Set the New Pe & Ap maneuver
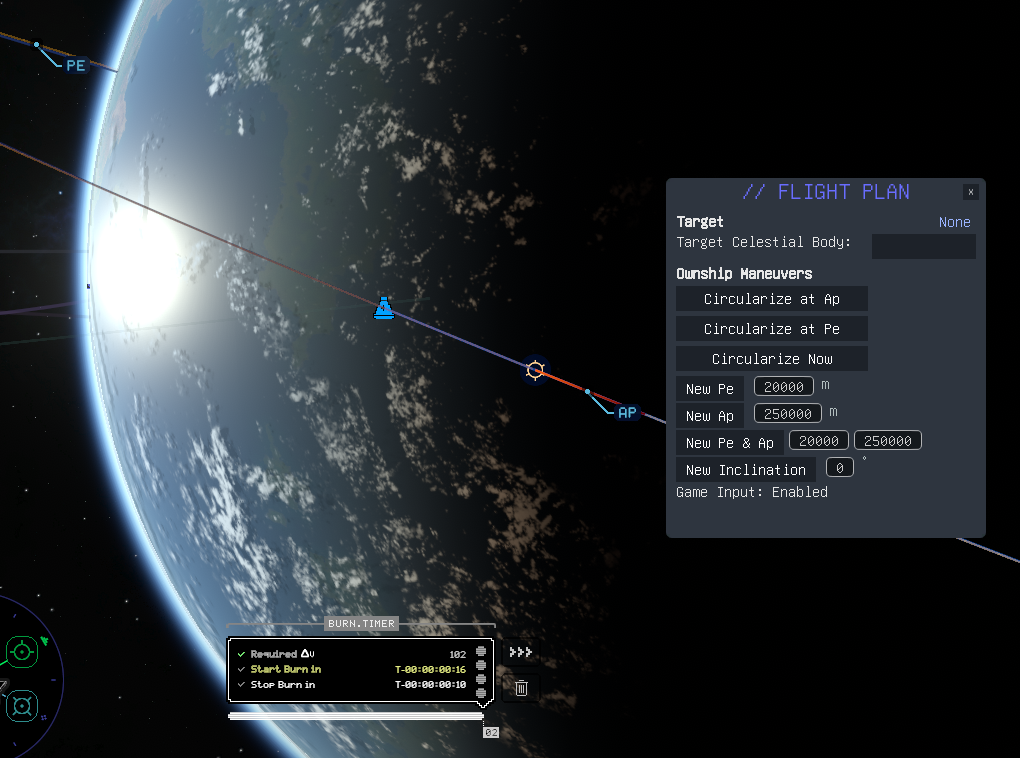The width and height of the screenshot is (1020, 758). point(729,443)
